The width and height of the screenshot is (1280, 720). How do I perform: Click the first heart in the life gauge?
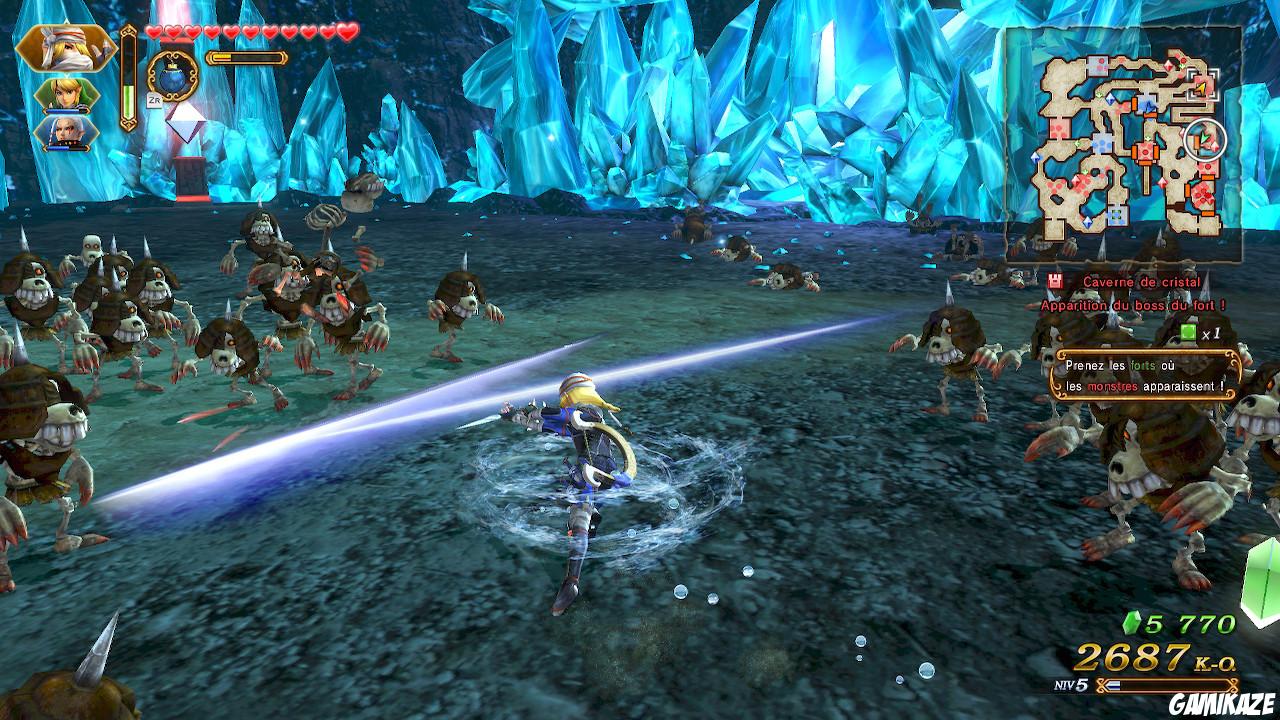pyautogui.click(x=153, y=31)
